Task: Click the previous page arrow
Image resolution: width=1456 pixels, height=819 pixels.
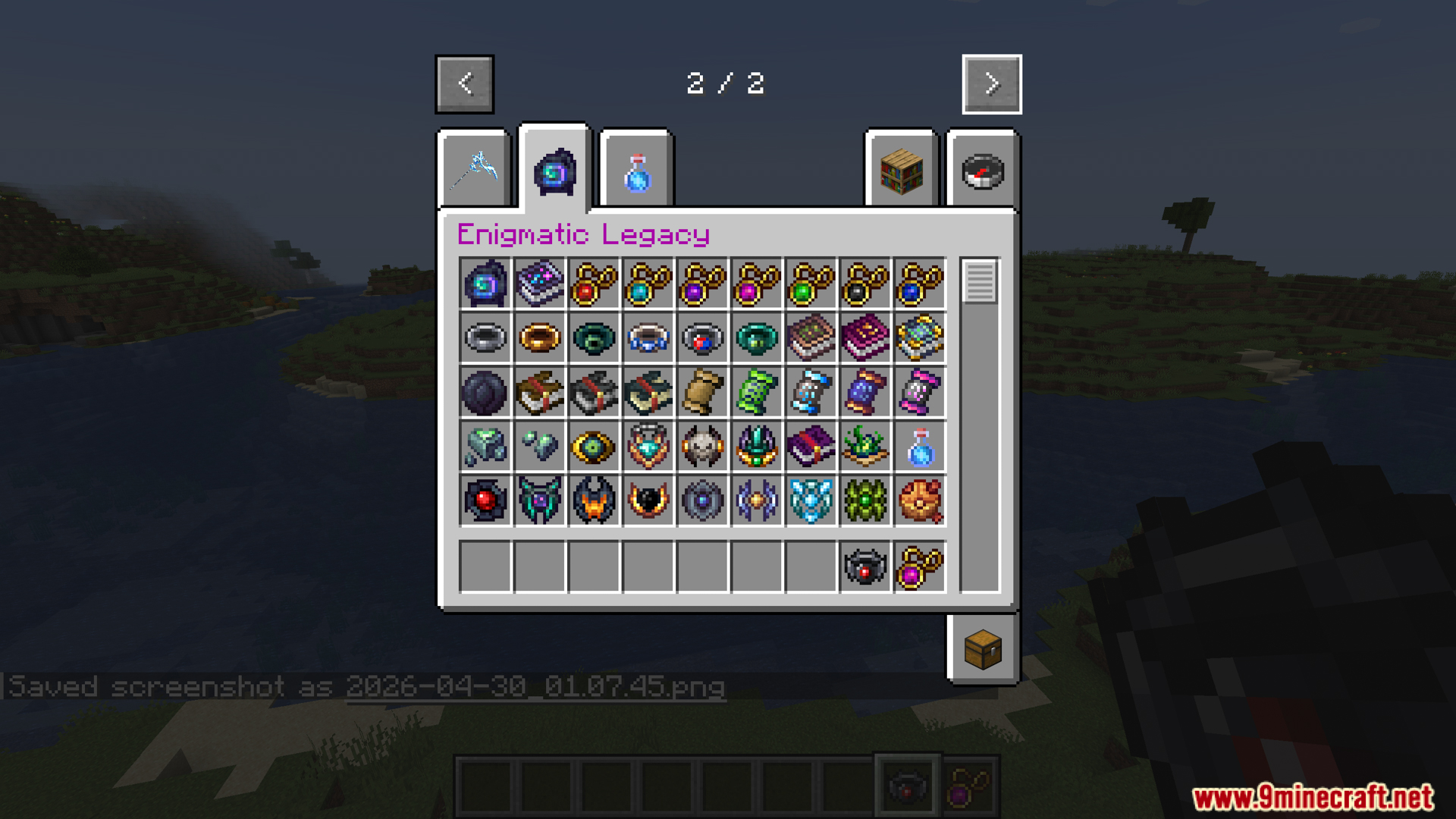Action: pos(465,84)
